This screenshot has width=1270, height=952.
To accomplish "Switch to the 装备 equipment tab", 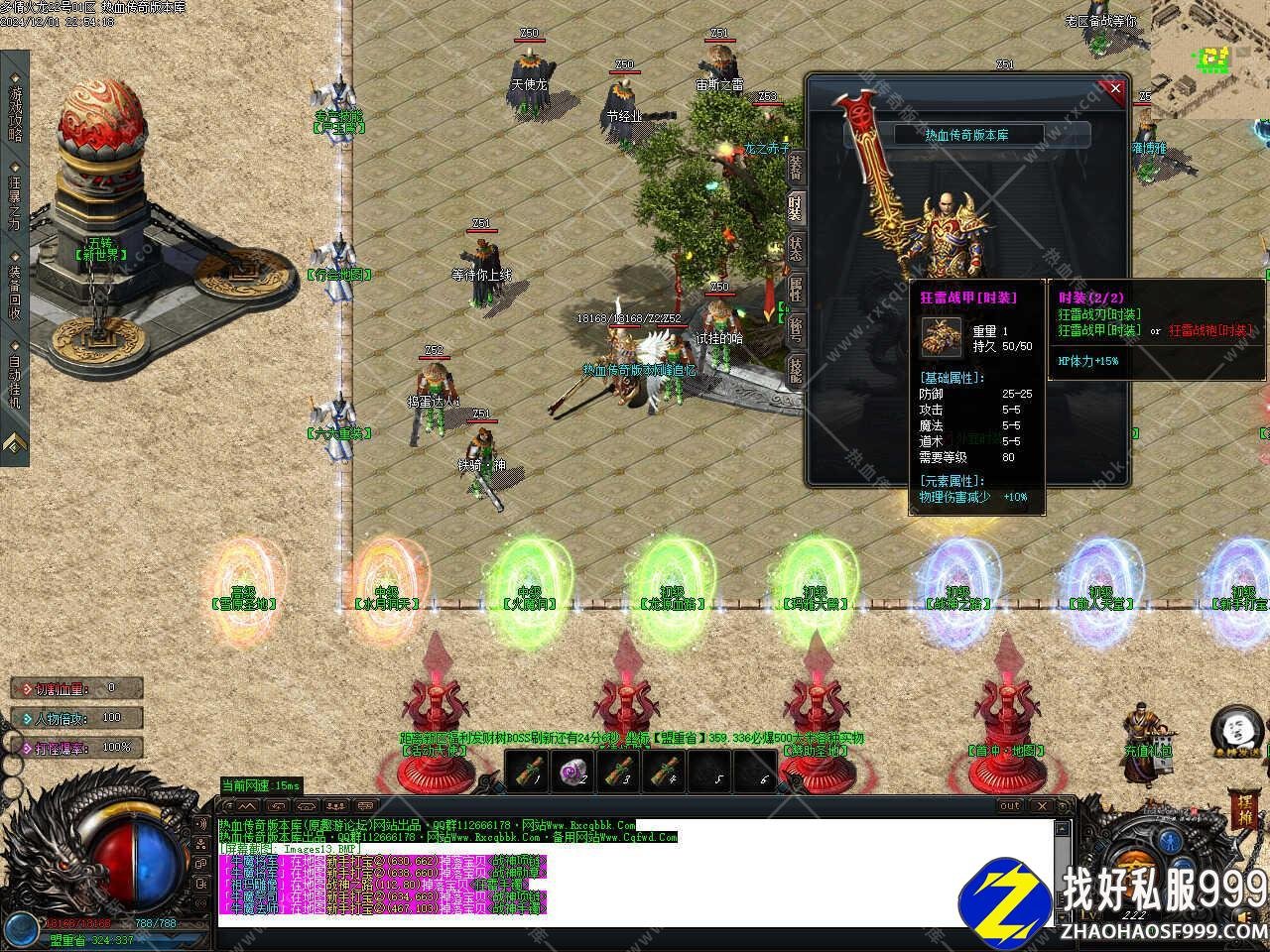I will [x=795, y=169].
